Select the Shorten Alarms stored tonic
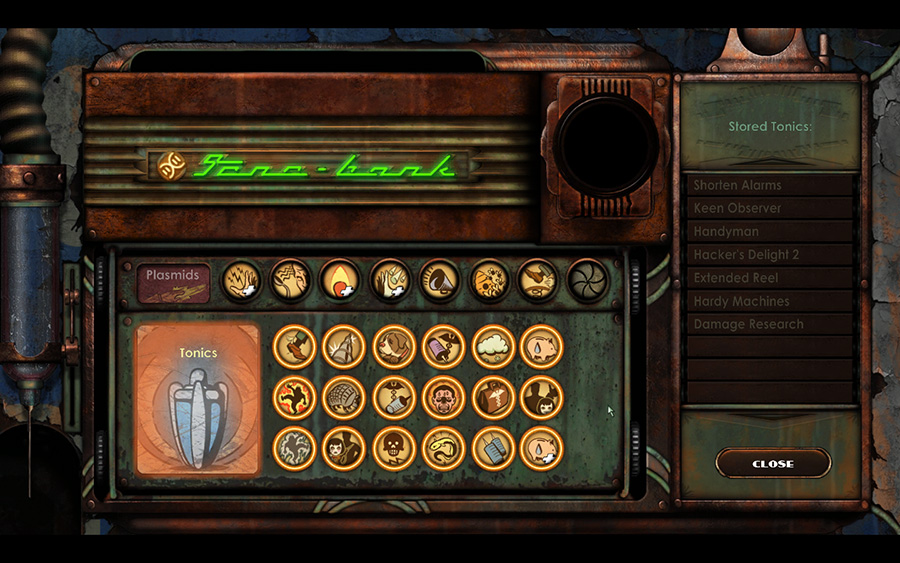This screenshot has height=563, width=900. 769,185
